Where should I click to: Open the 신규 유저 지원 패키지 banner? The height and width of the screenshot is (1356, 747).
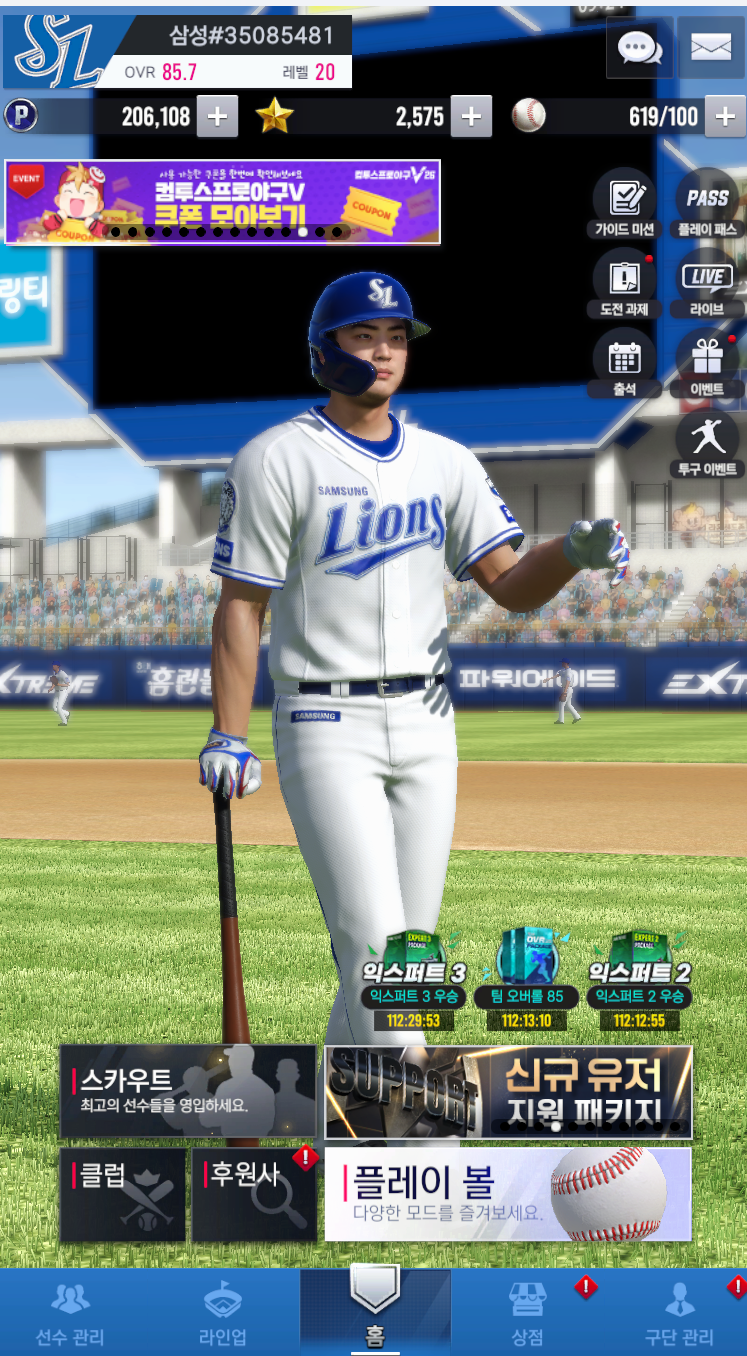pyautogui.click(x=508, y=1091)
